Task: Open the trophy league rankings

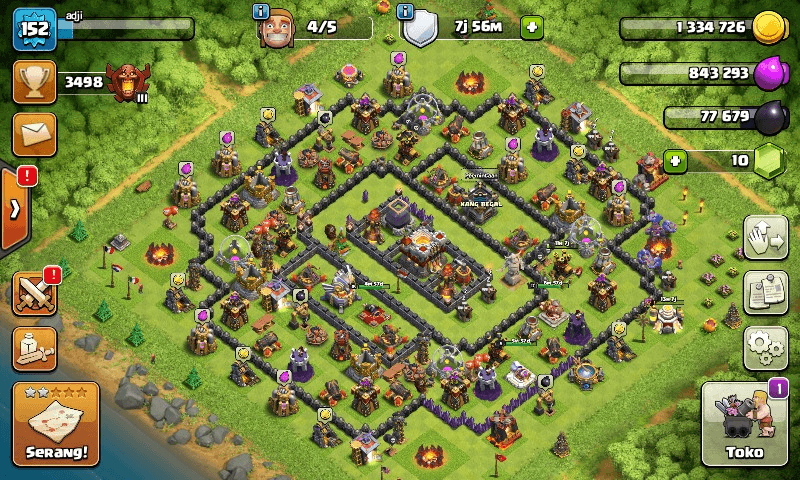Action: pos(33,82)
